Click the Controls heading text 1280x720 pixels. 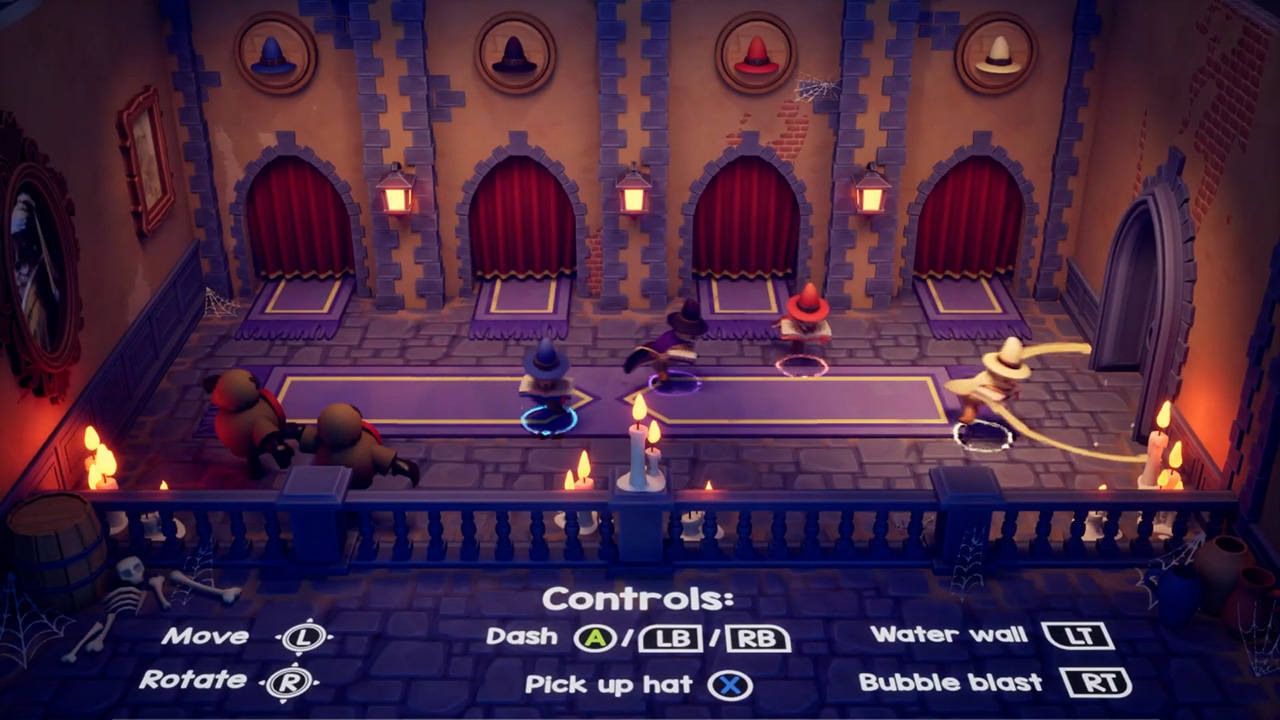pos(637,598)
